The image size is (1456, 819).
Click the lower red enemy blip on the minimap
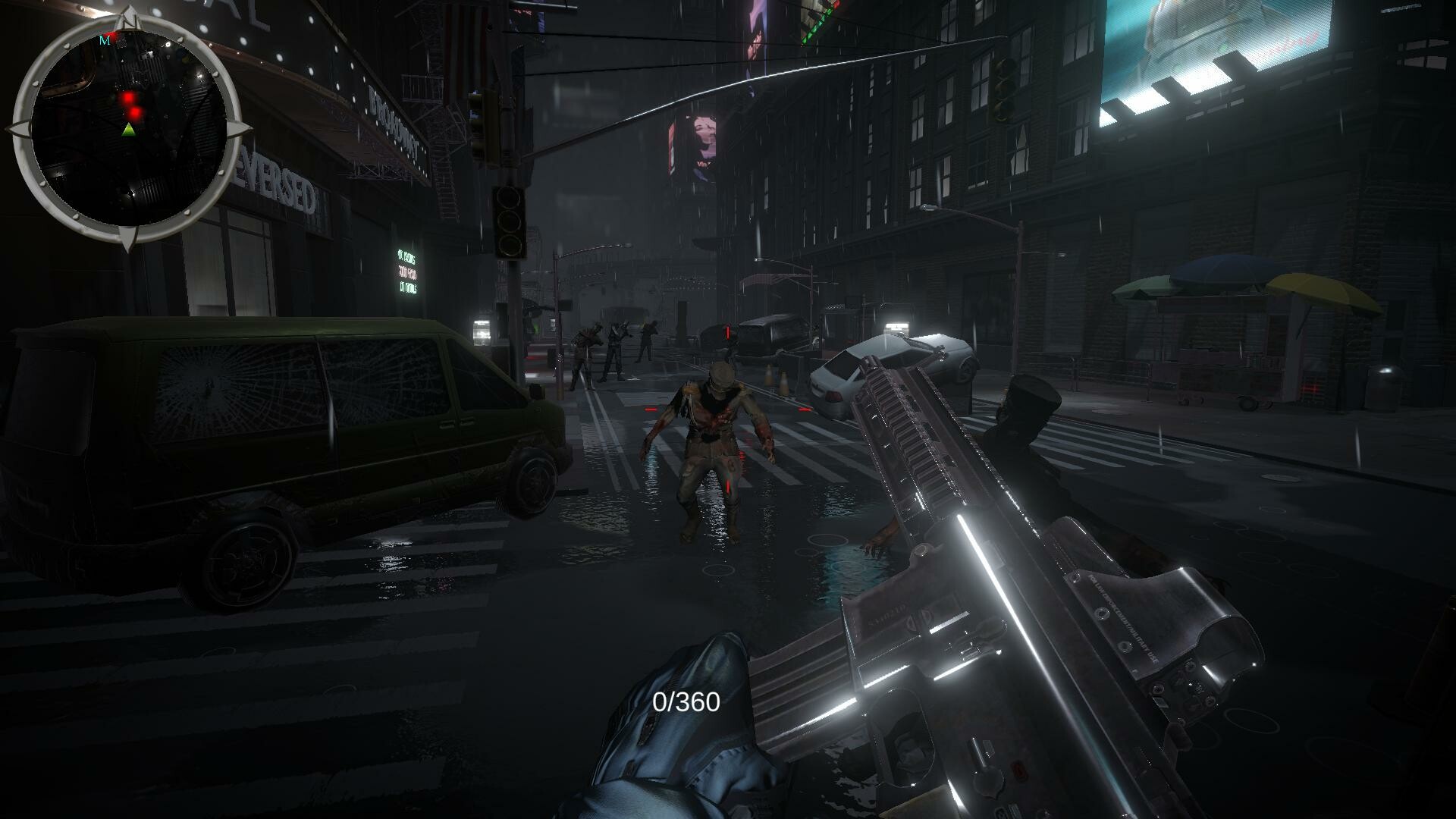pos(134,112)
